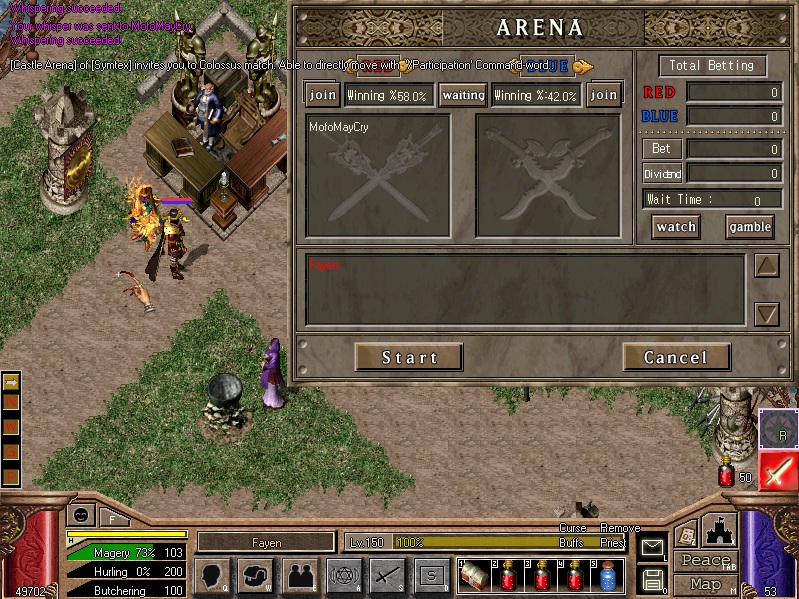The height and width of the screenshot is (599, 799).
Task: Open the mail envelope icon
Action: click(x=652, y=546)
